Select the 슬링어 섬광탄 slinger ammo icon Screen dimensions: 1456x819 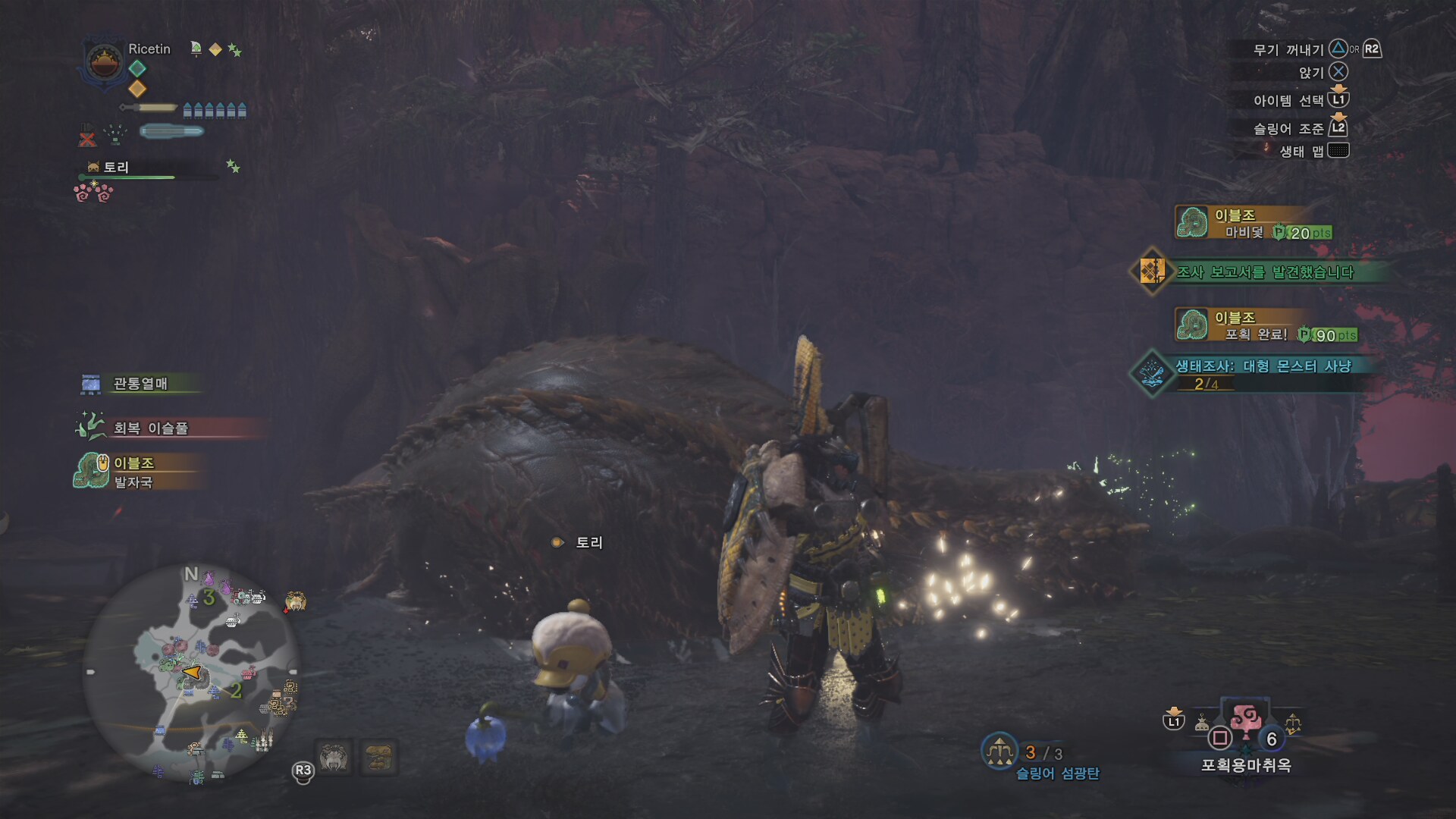(x=999, y=751)
